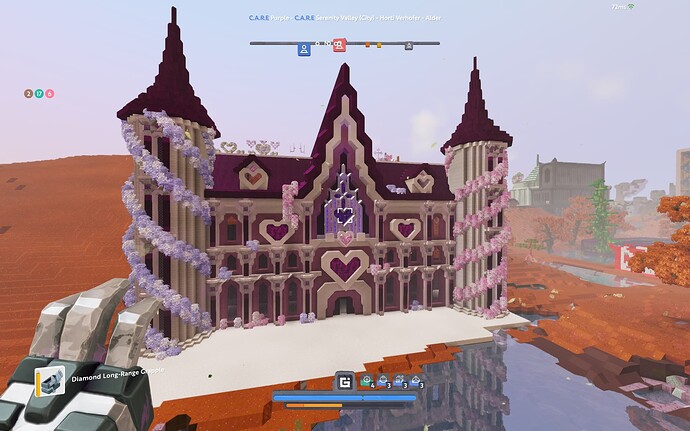Click the gray marker on the compass bar

408,45
